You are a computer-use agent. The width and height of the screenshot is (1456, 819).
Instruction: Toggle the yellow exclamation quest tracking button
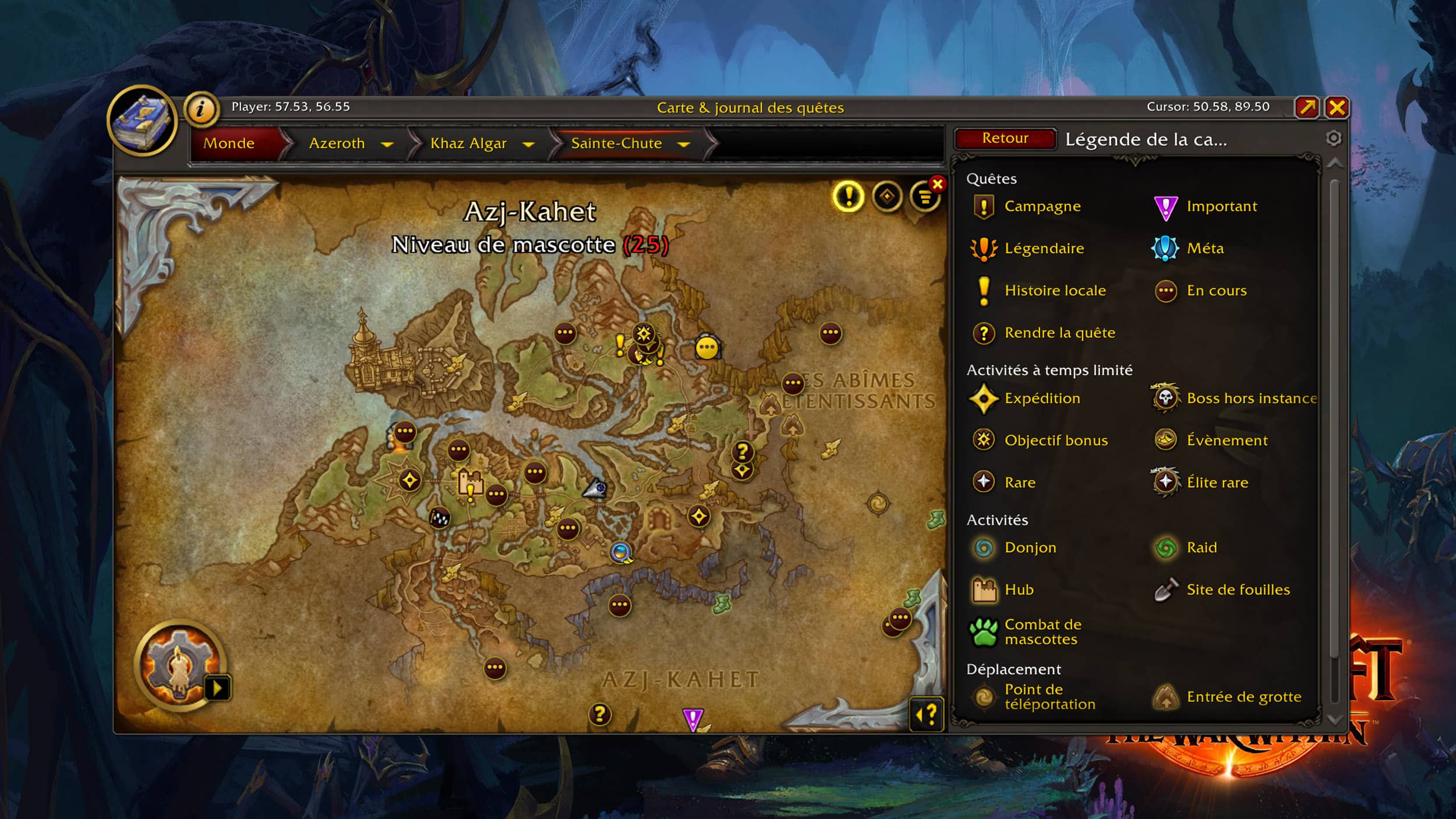(x=848, y=196)
